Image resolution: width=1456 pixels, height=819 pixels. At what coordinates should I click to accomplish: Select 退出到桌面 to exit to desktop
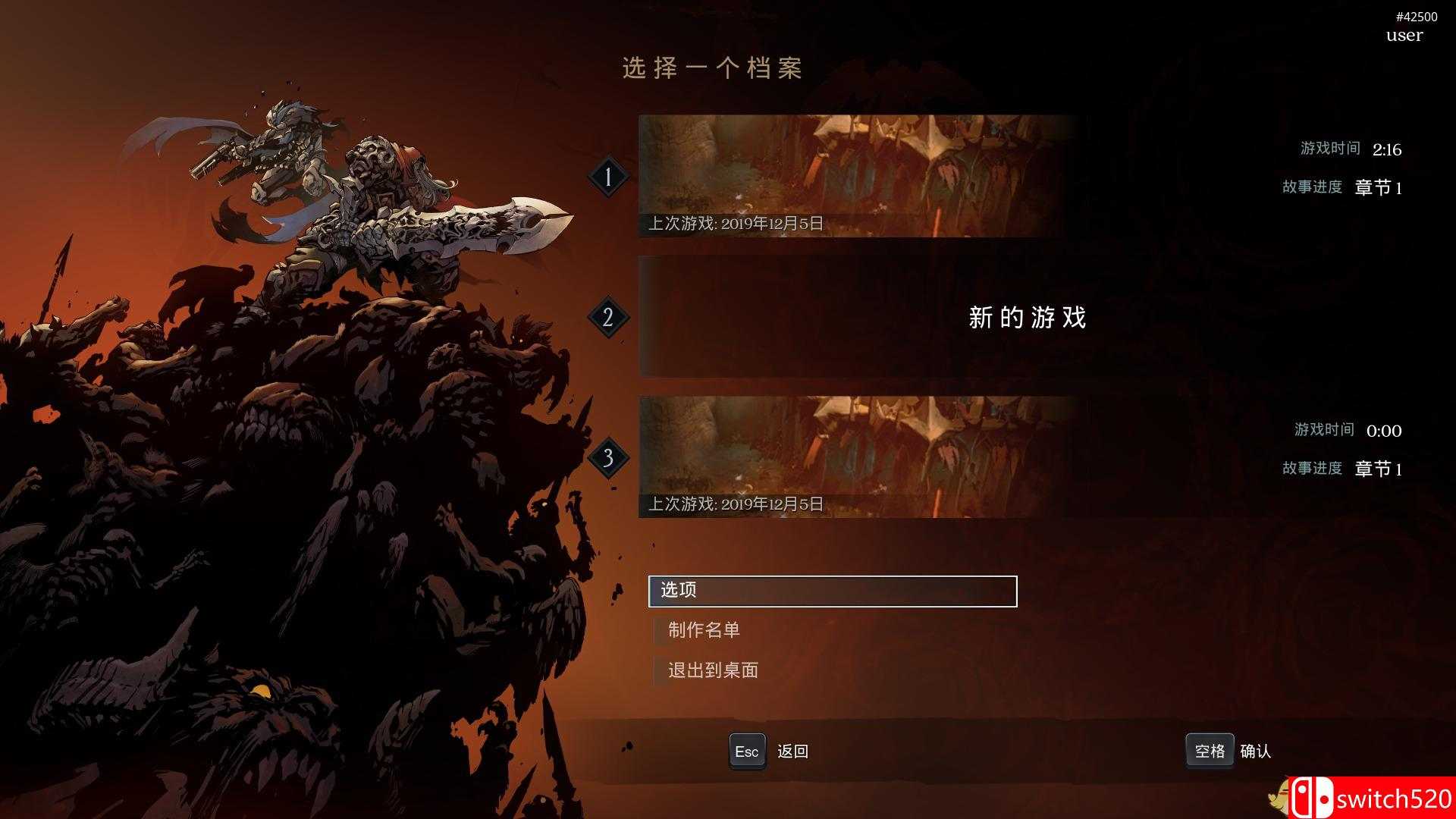pos(714,670)
